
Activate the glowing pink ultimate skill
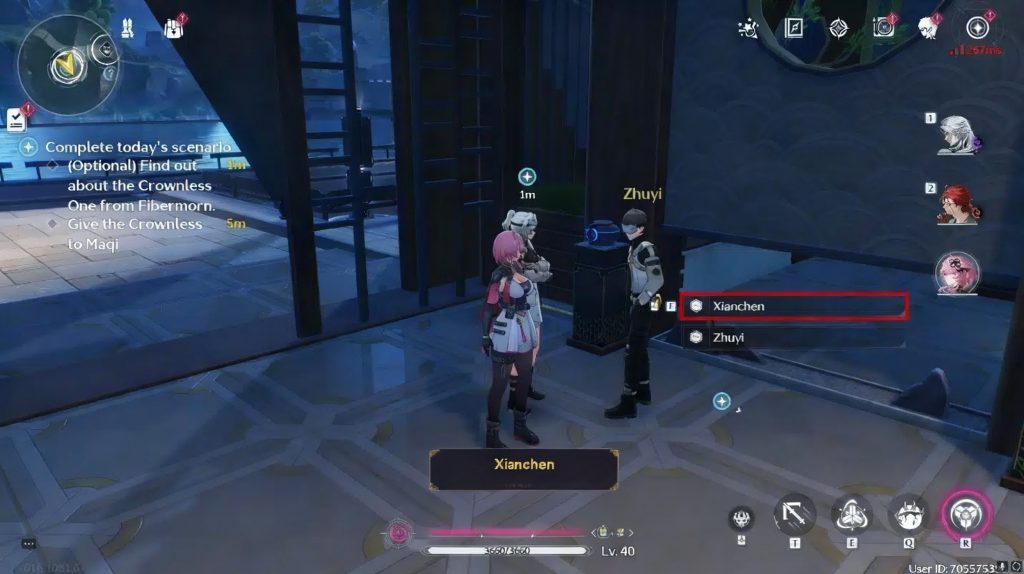tap(965, 515)
